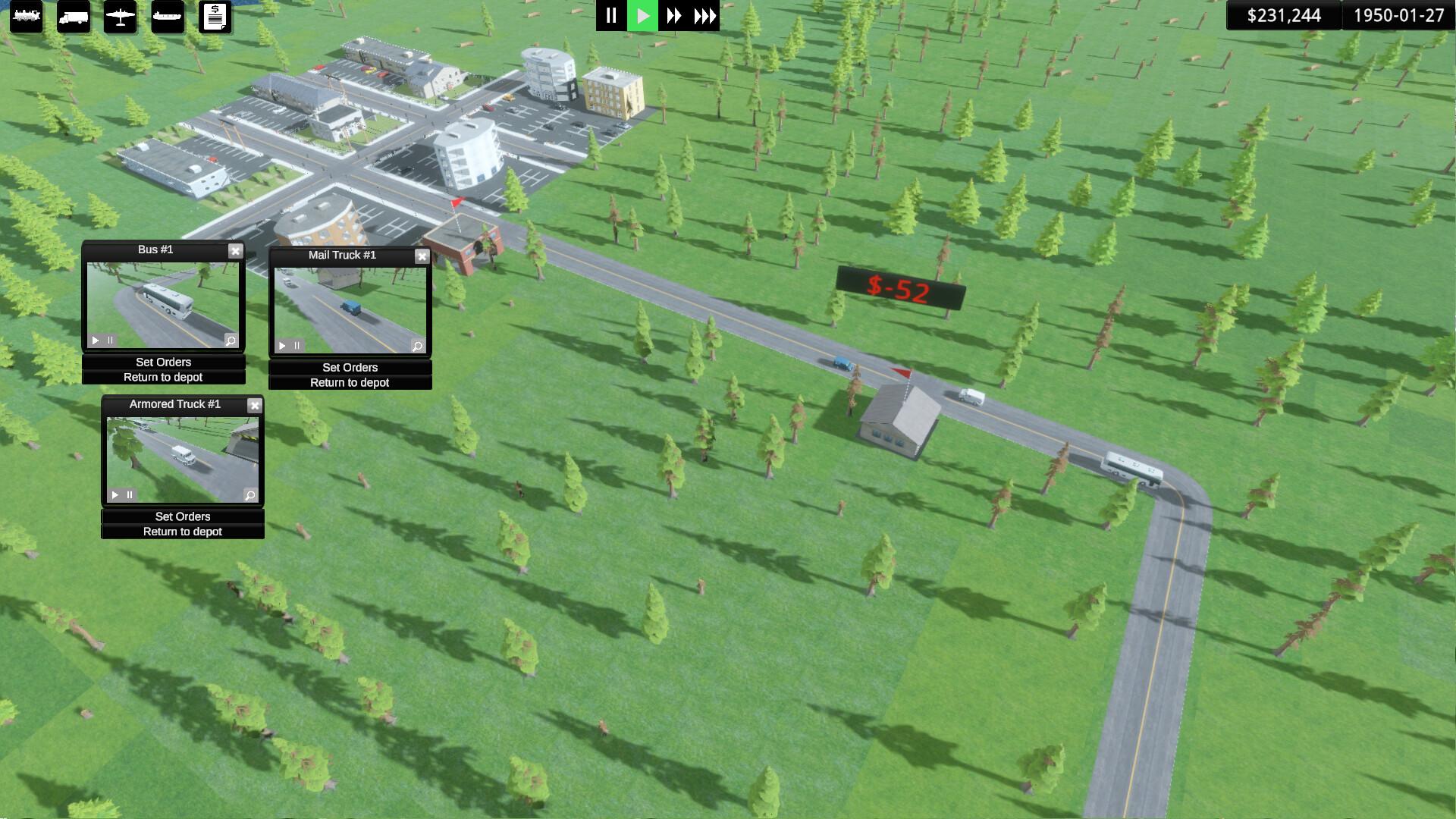
Task: Pause Mail Truck #1 with its stop control
Action: pos(297,346)
